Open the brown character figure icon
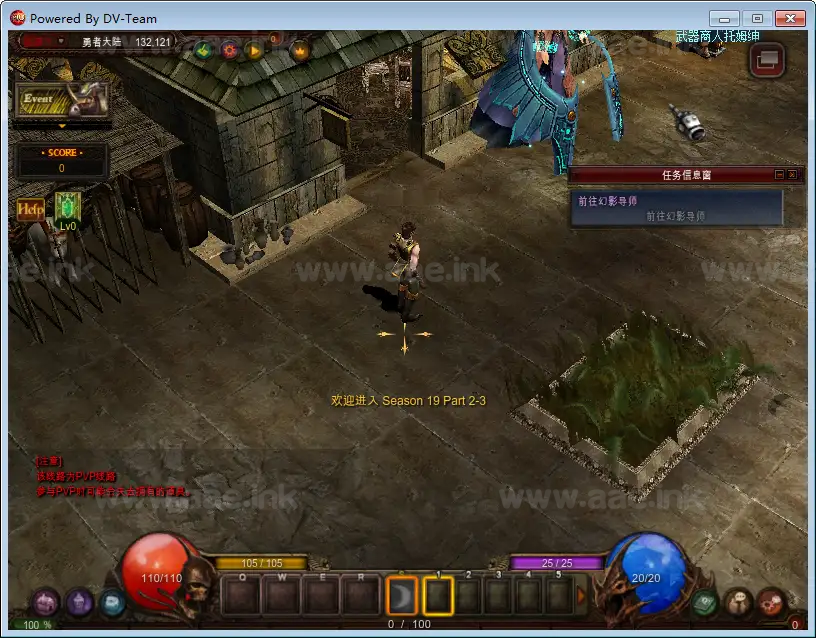This screenshot has height=638, width=816. coord(738,602)
